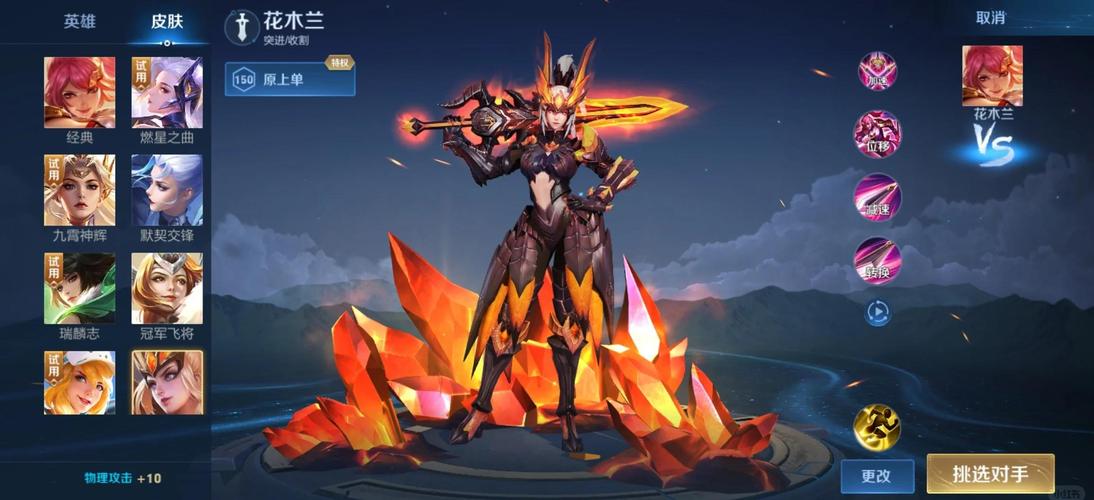This screenshot has width=1094, height=500.
Task: Click the 更改 button
Action: (x=876, y=476)
